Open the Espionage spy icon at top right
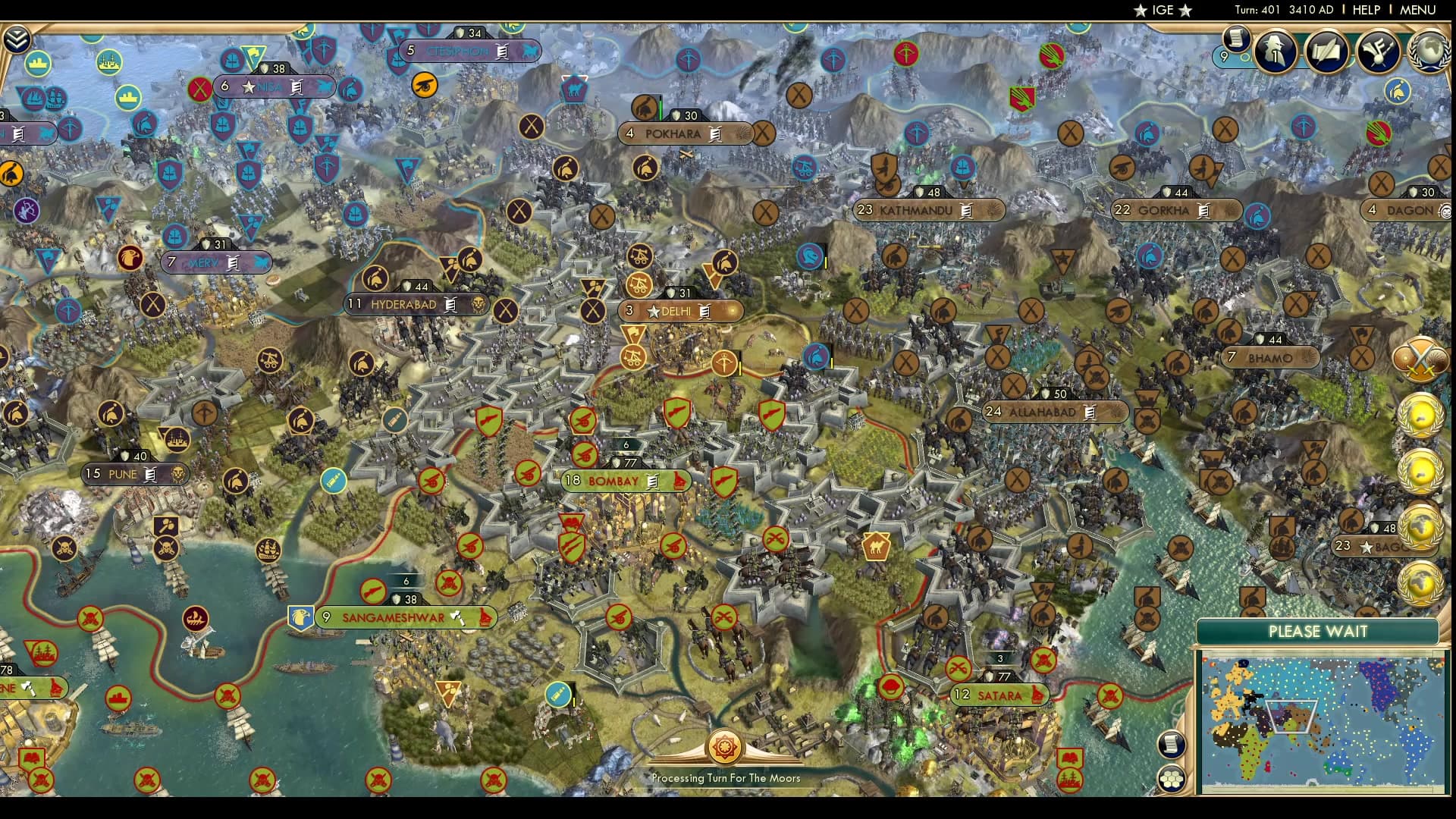This screenshot has height=819, width=1456. (x=1275, y=52)
